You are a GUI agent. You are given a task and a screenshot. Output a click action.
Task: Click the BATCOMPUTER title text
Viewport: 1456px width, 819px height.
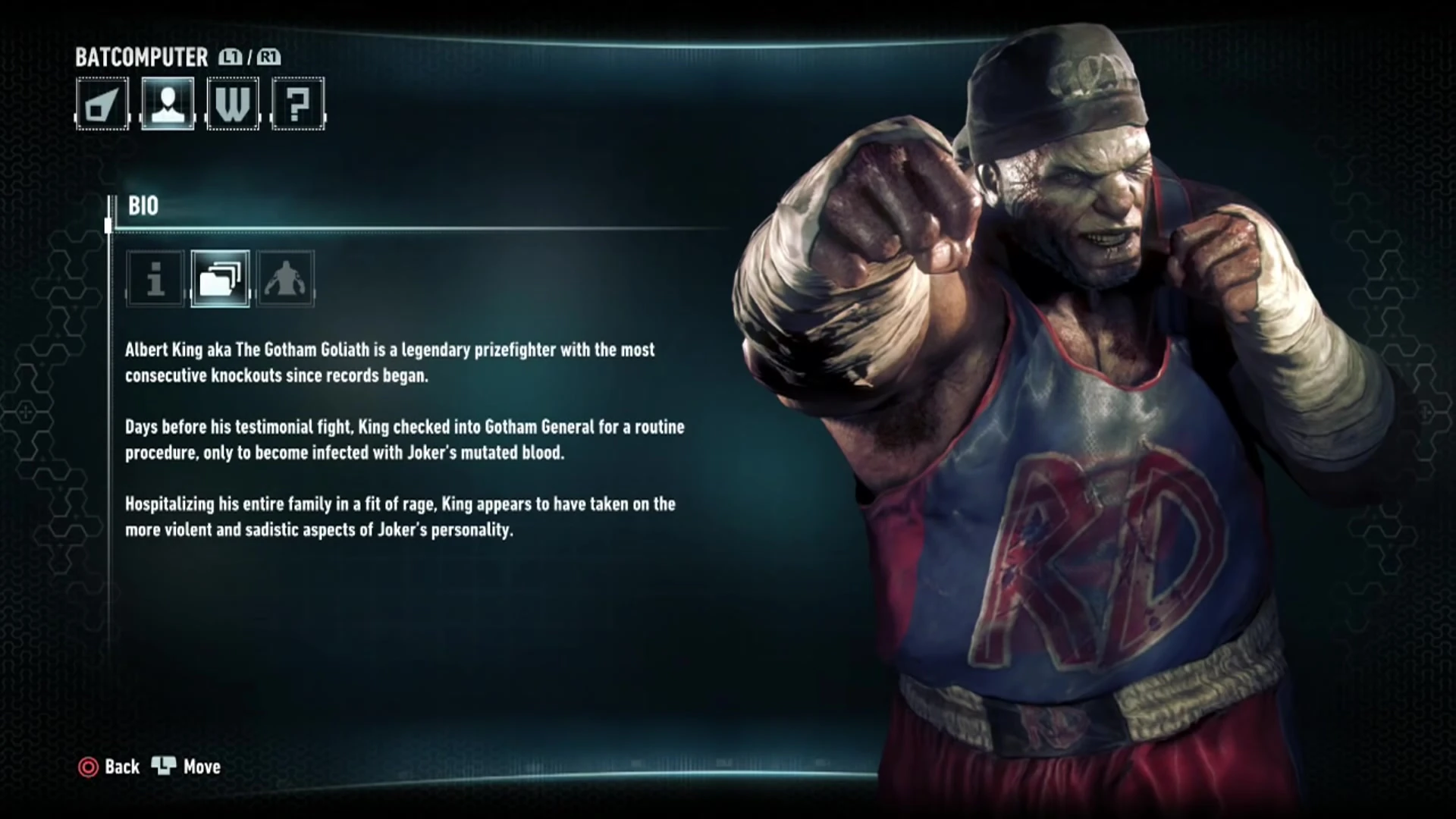140,57
